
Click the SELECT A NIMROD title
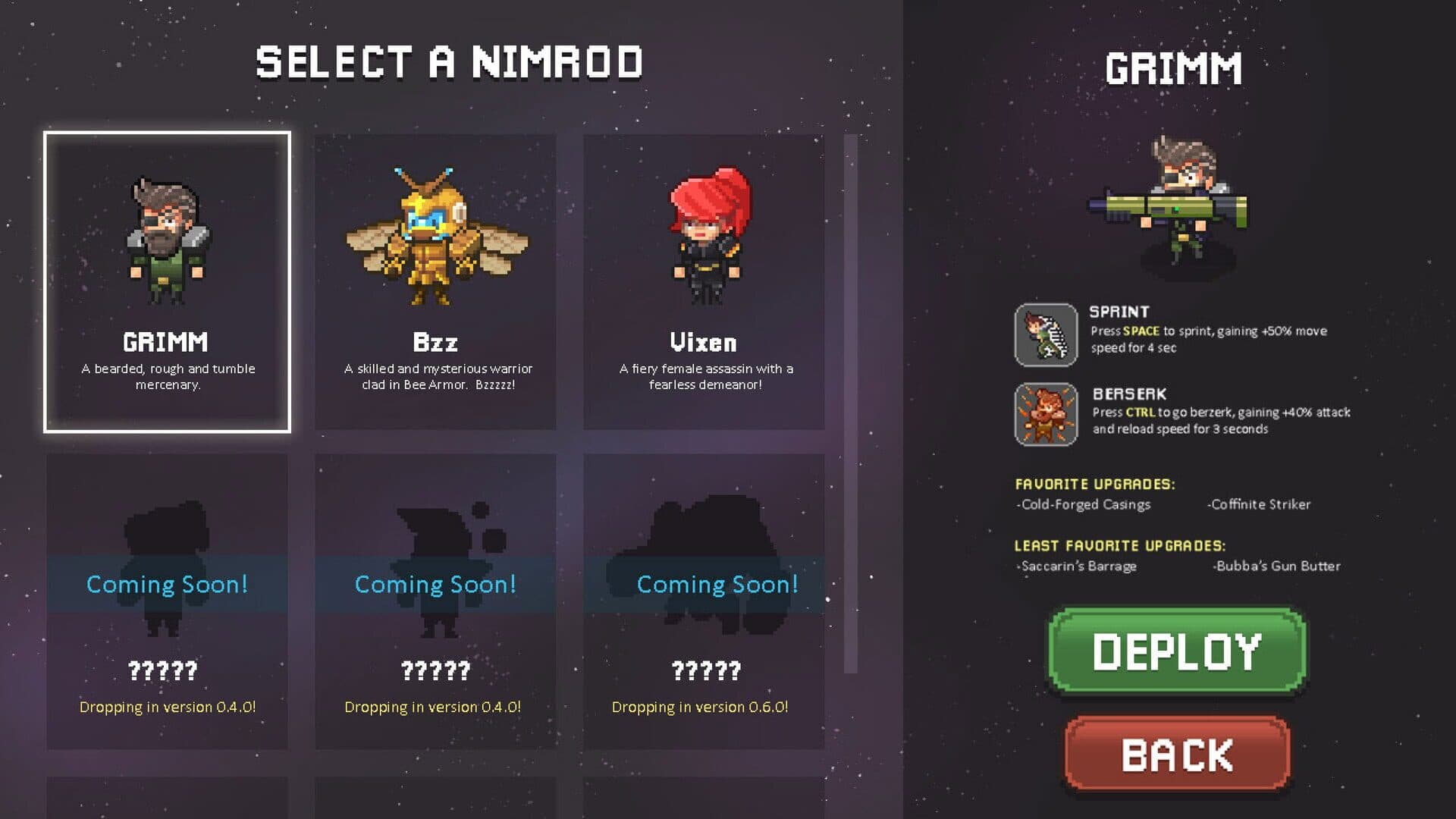(450, 62)
